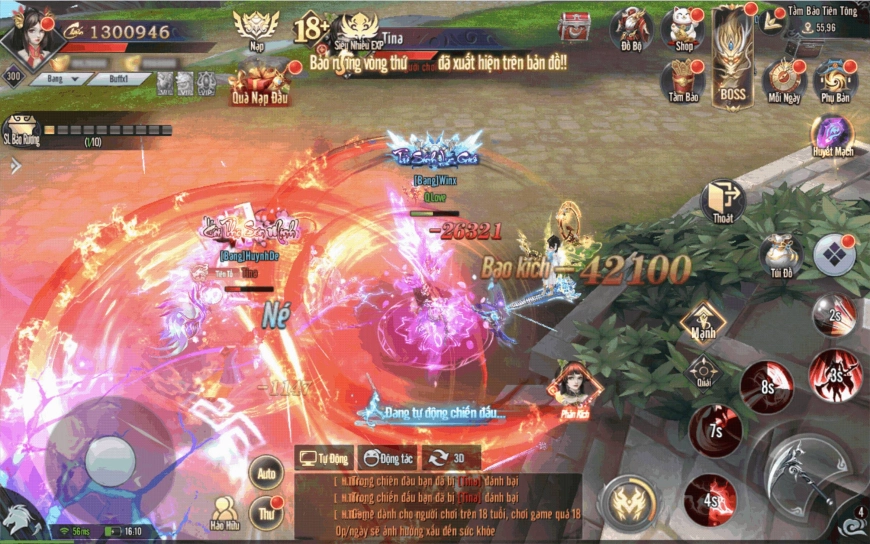Open the Túi Đồ bag
The height and width of the screenshot is (544, 870).
tap(780, 256)
